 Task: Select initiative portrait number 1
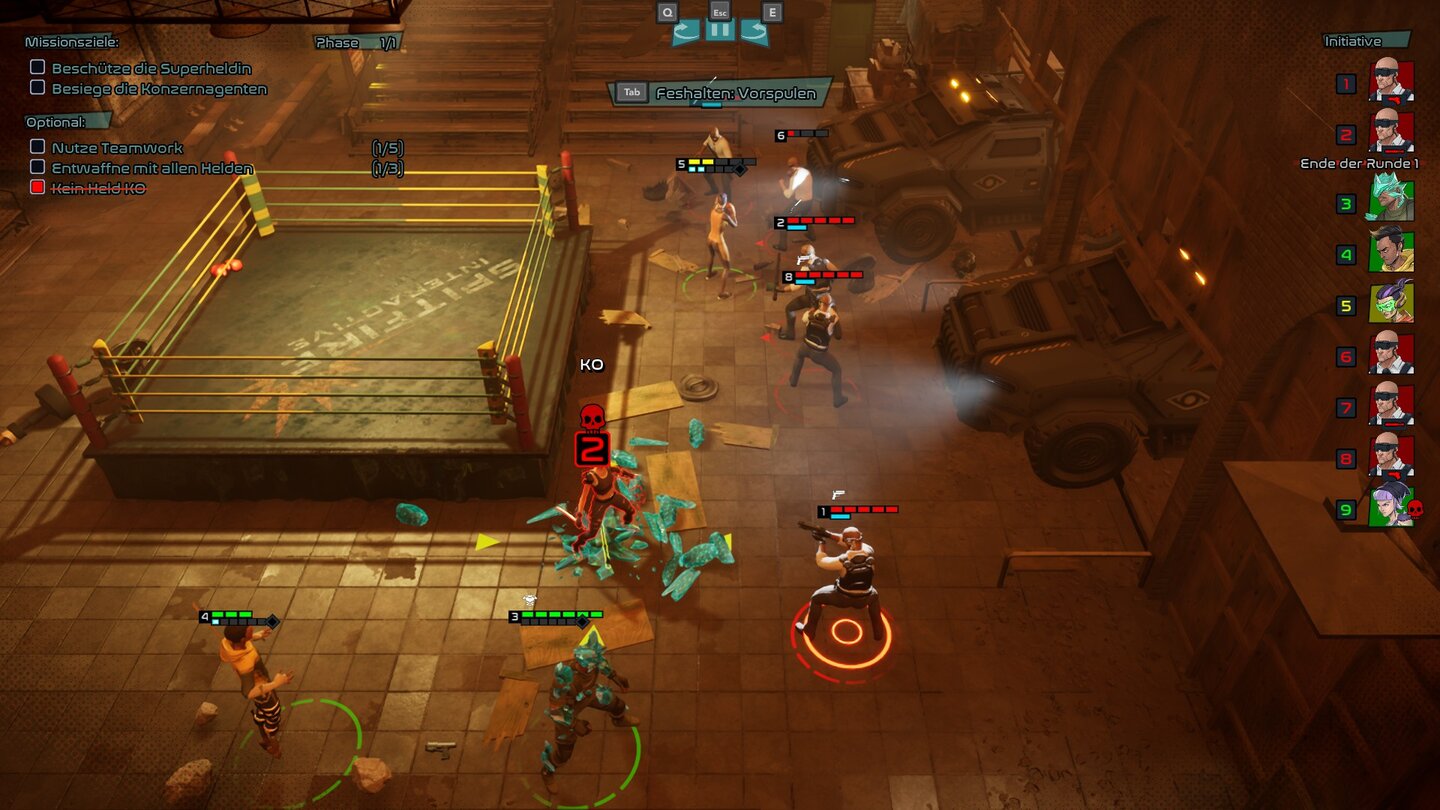(x=1391, y=82)
